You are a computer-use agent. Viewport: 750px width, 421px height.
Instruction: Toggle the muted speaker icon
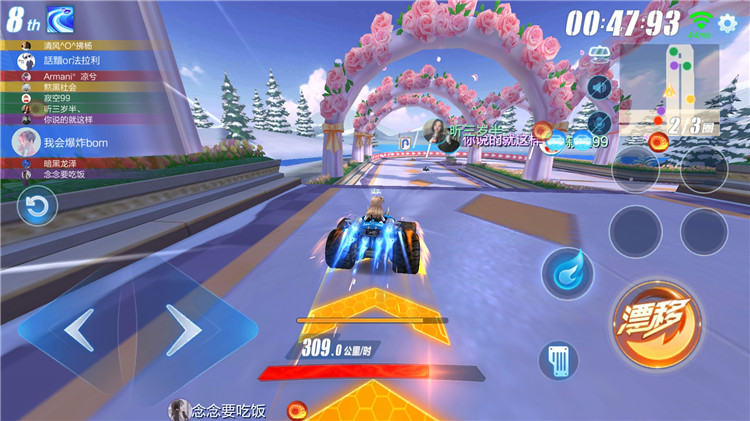pos(599,88)
